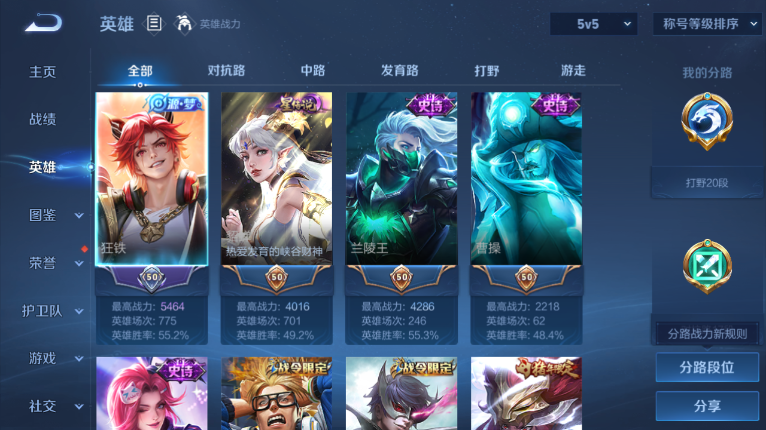This screenshot has width=766, height=430.
Task: Open the 称号等级排序 sort dropdown
Action: 707,24
